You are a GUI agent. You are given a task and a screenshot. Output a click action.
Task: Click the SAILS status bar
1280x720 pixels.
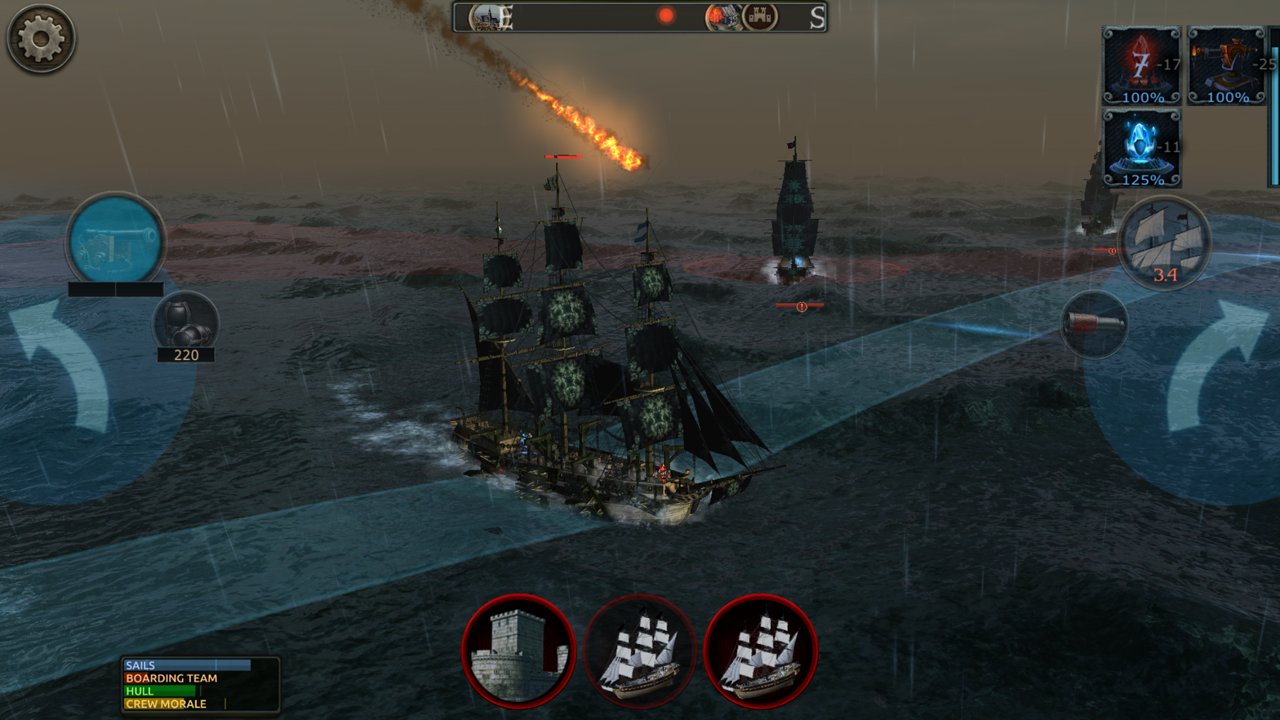pyautogui.click(x=185, y=665)
